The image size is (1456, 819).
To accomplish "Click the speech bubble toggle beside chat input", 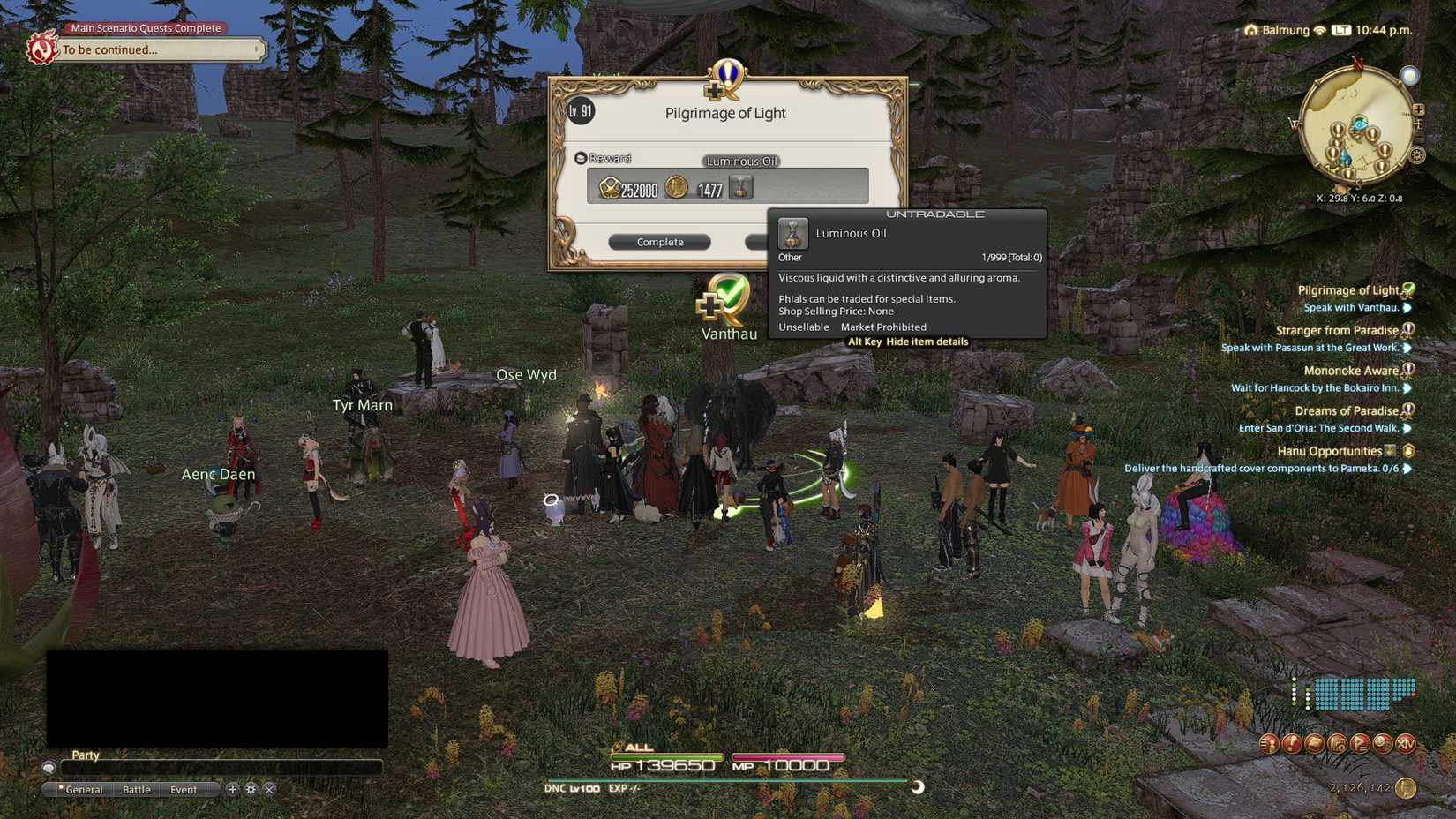I will click(49, 768).
